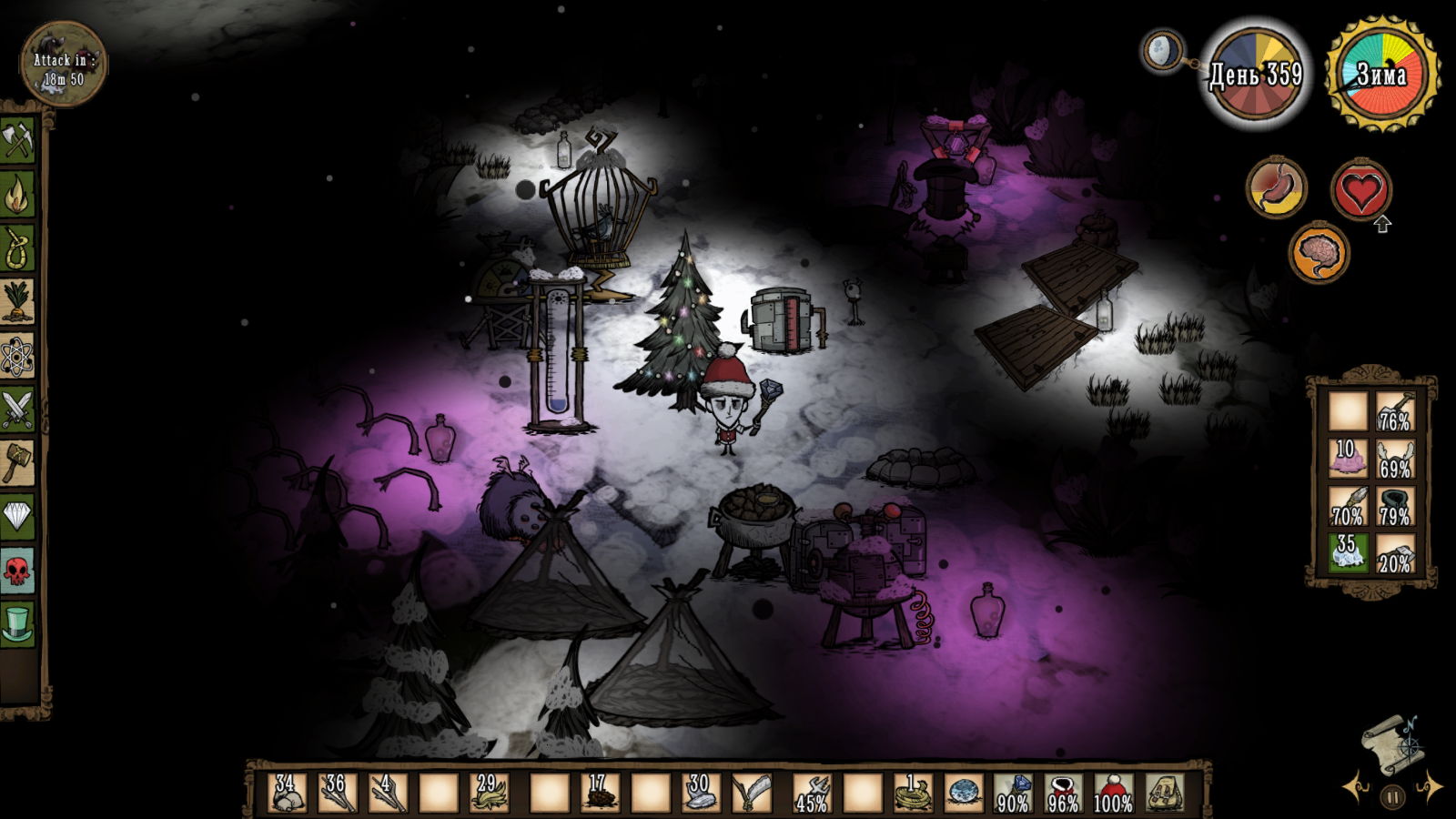The image size is (1456, 819).
Task: Choose the shovel at 76% in backpack
Action: point(1394,411)
